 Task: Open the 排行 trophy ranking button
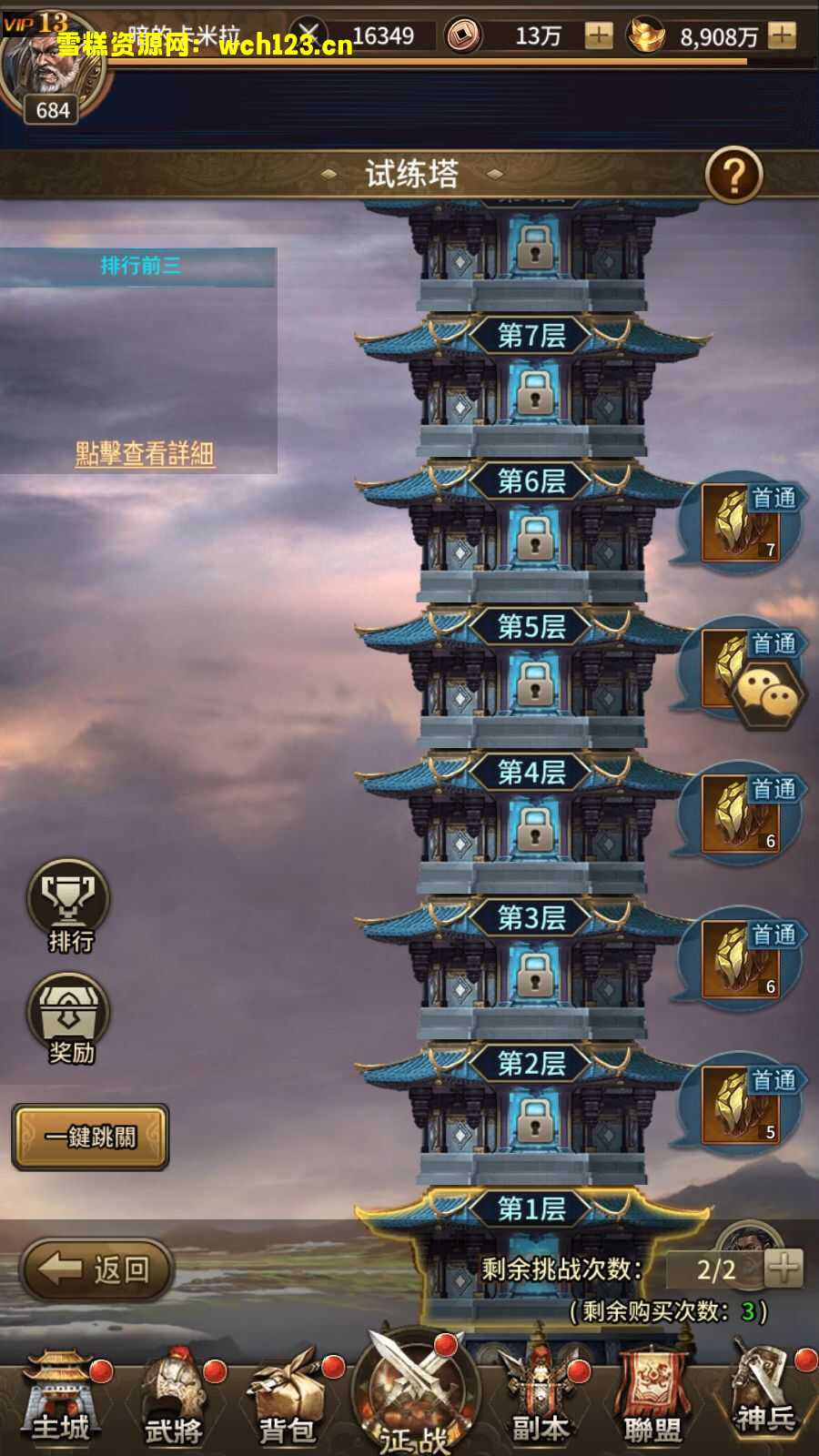coord(69,904)
